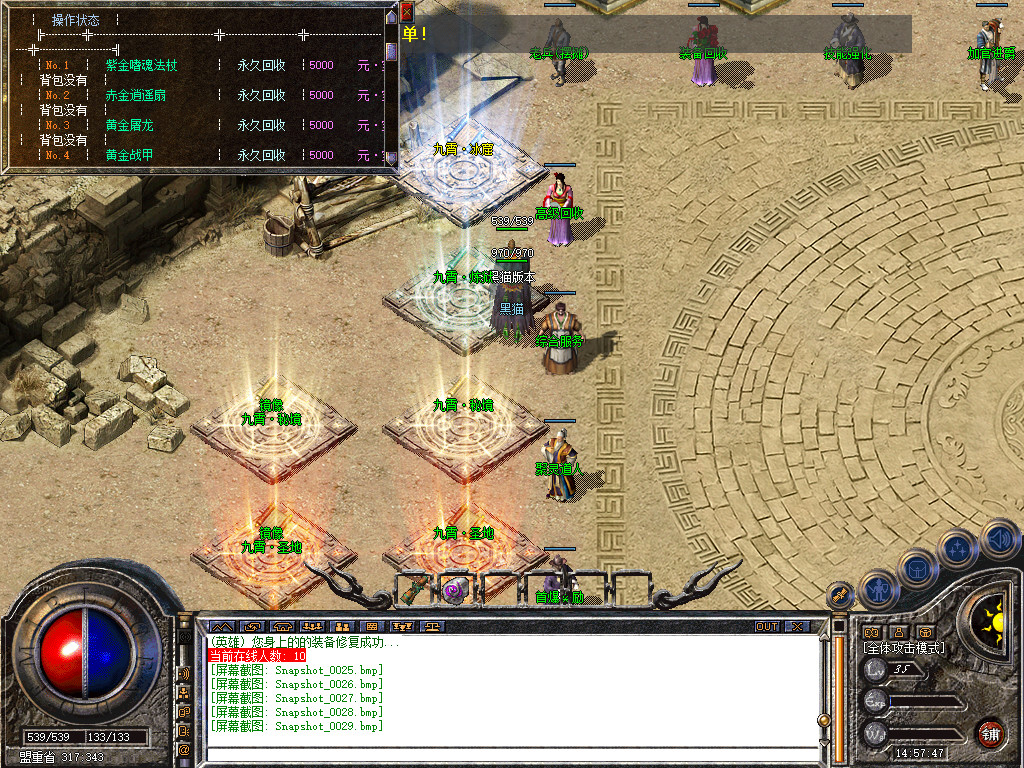Close the game with the X button above chat
Image resolution: width=1024 pixels, height=768 pixels.
pos(796,627)
